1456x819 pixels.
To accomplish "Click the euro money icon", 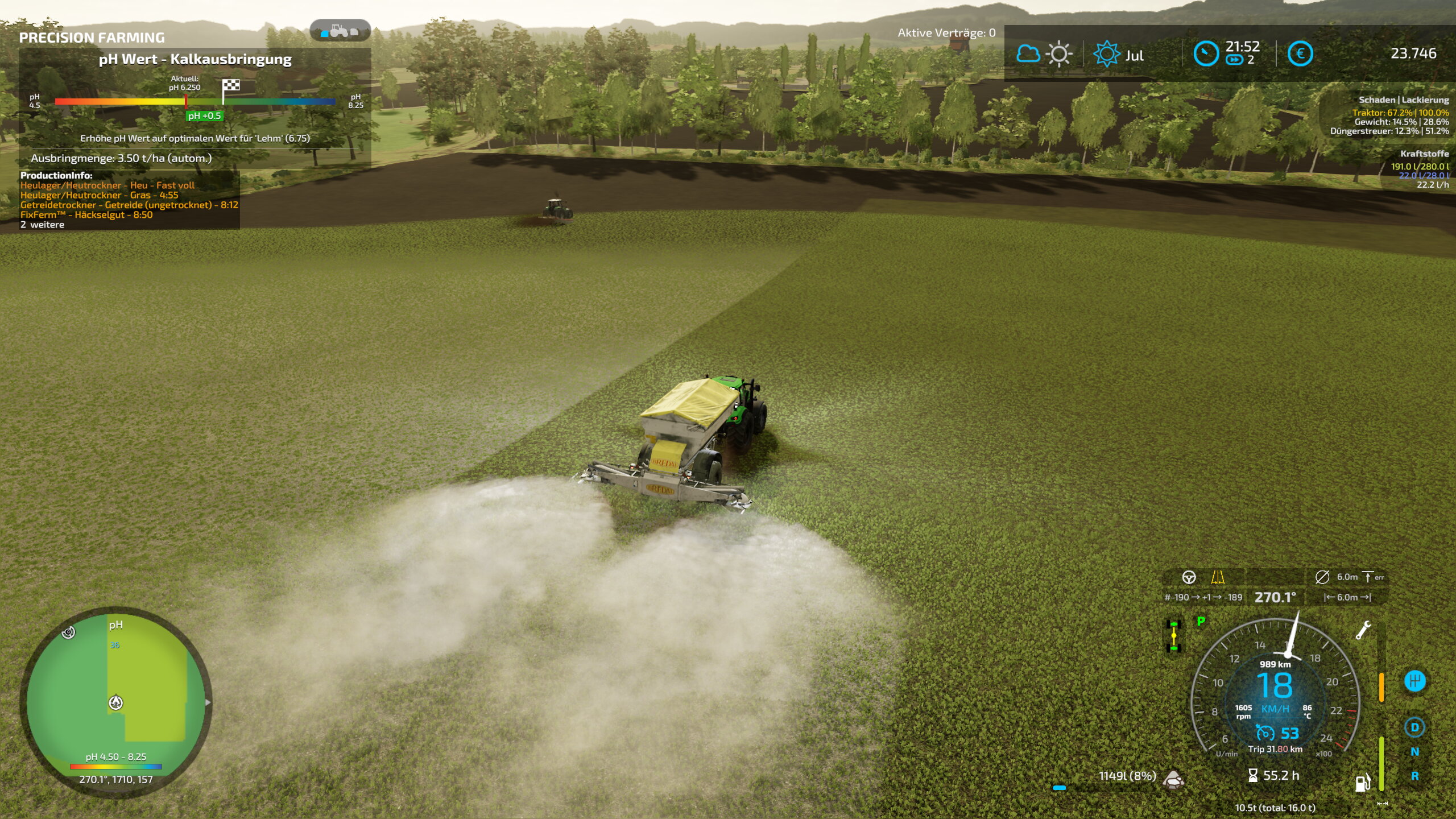I will point(1300,54).
